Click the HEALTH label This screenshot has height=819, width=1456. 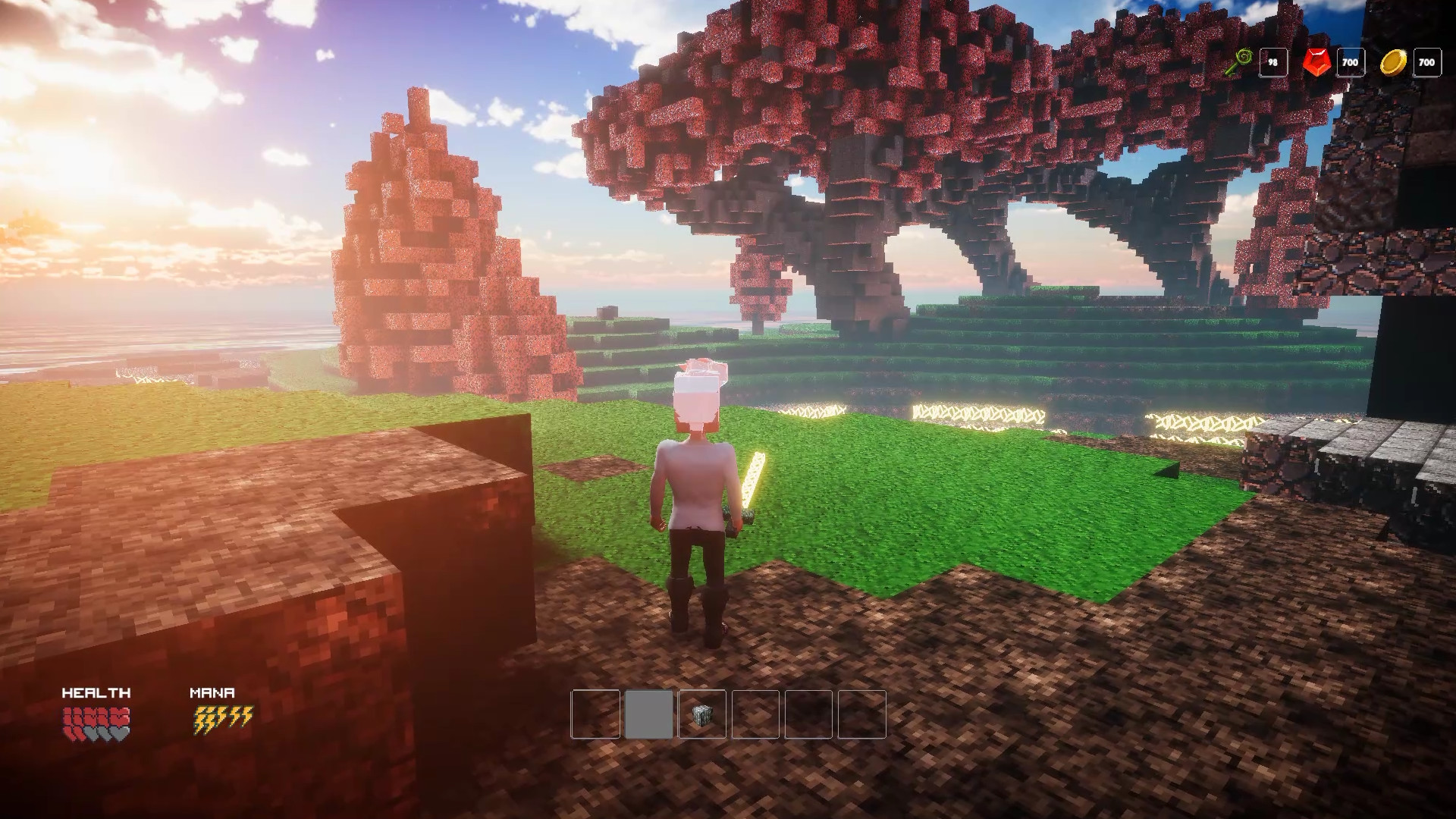(x=96, y=692)
